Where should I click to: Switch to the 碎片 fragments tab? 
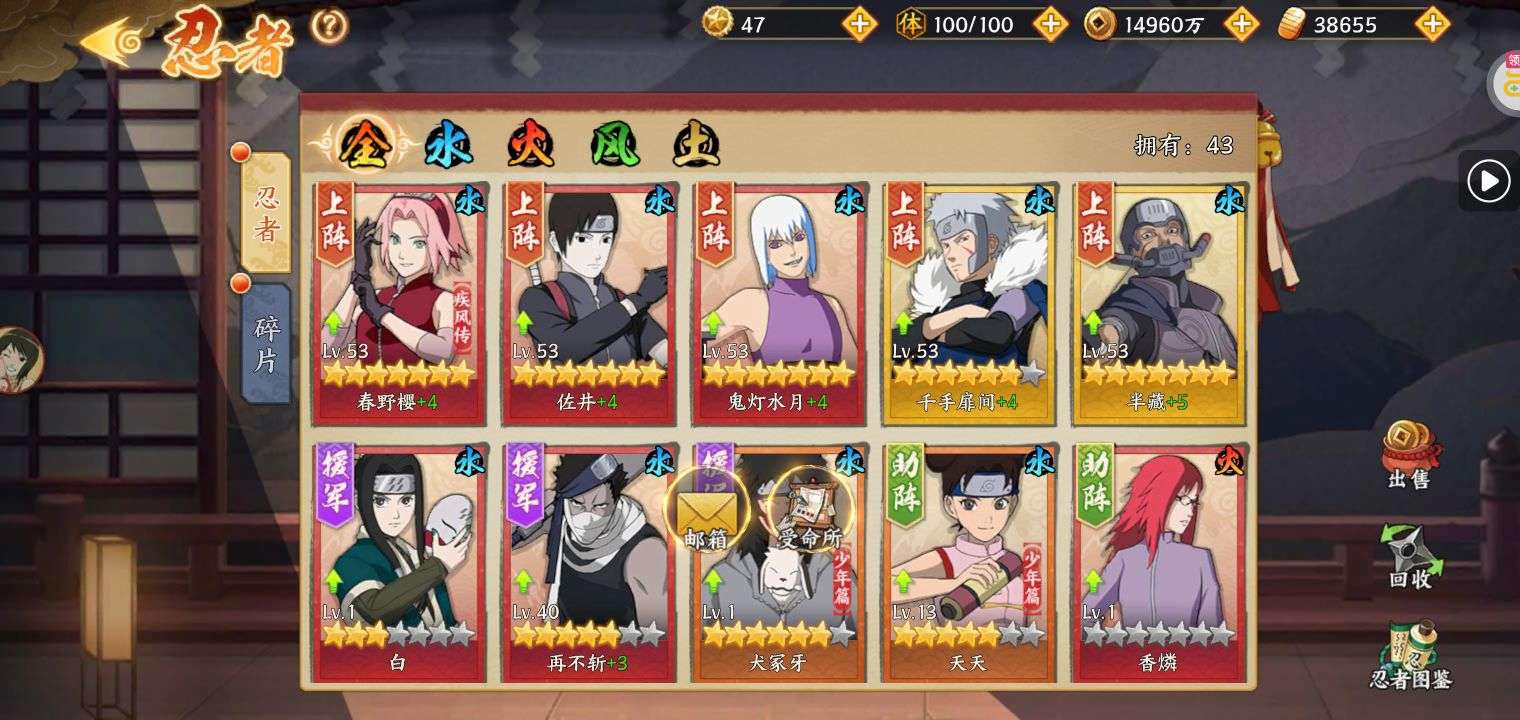point(266,343)
